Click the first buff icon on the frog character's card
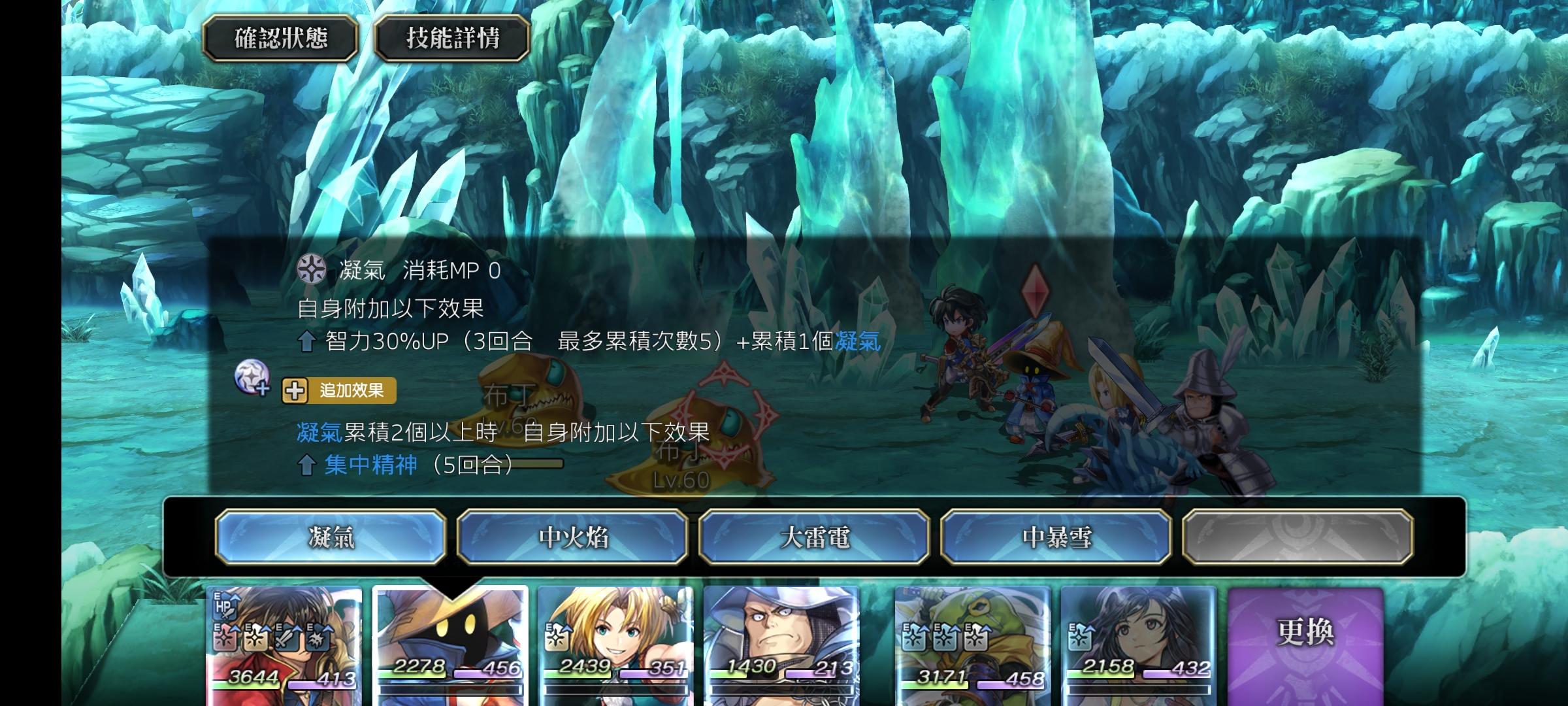Image resolution: width=1568 pixels, height=706 pixels. [x=913, y=637]
